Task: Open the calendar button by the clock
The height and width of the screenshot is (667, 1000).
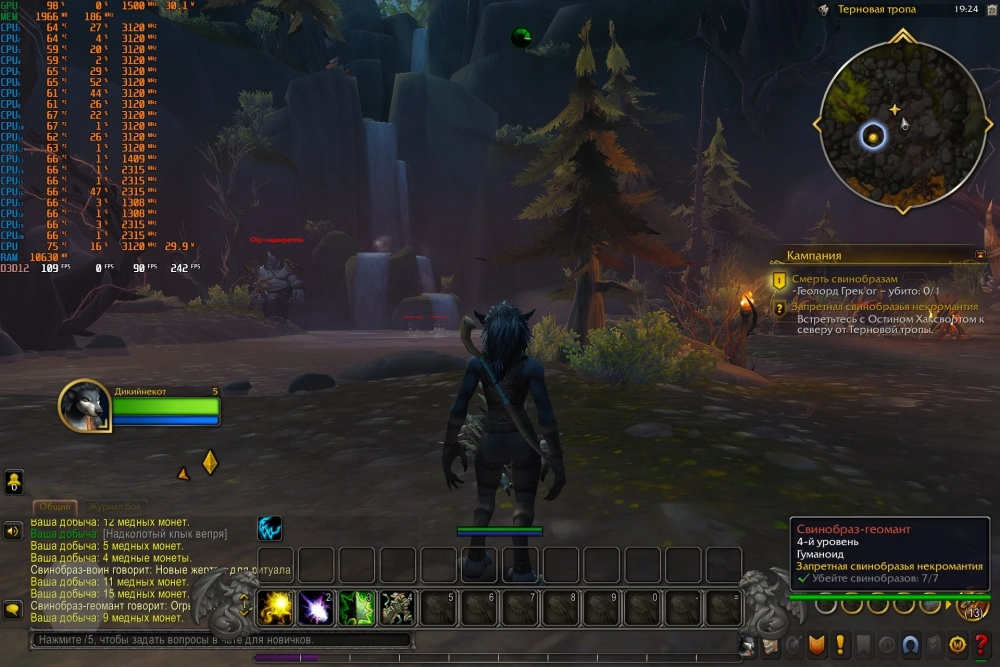Action: point(991,9)
